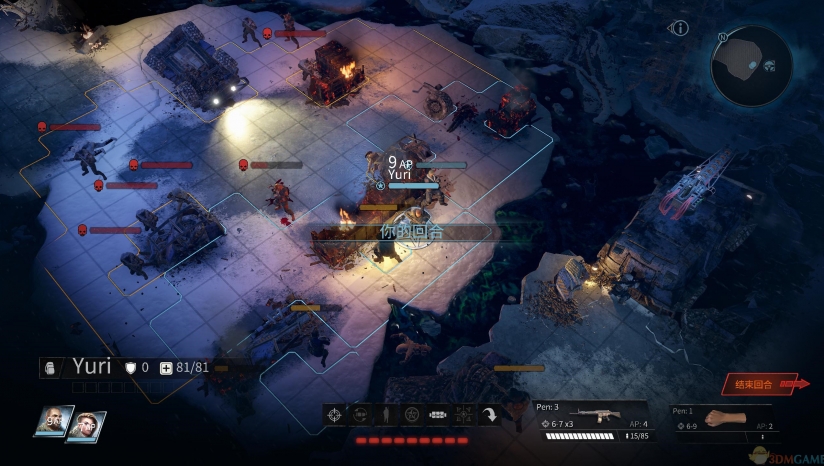Image resolution: width=824 pixels, height=466 pixels.
Task: Use the ammo belt reload action
Action: click(438, 416)
